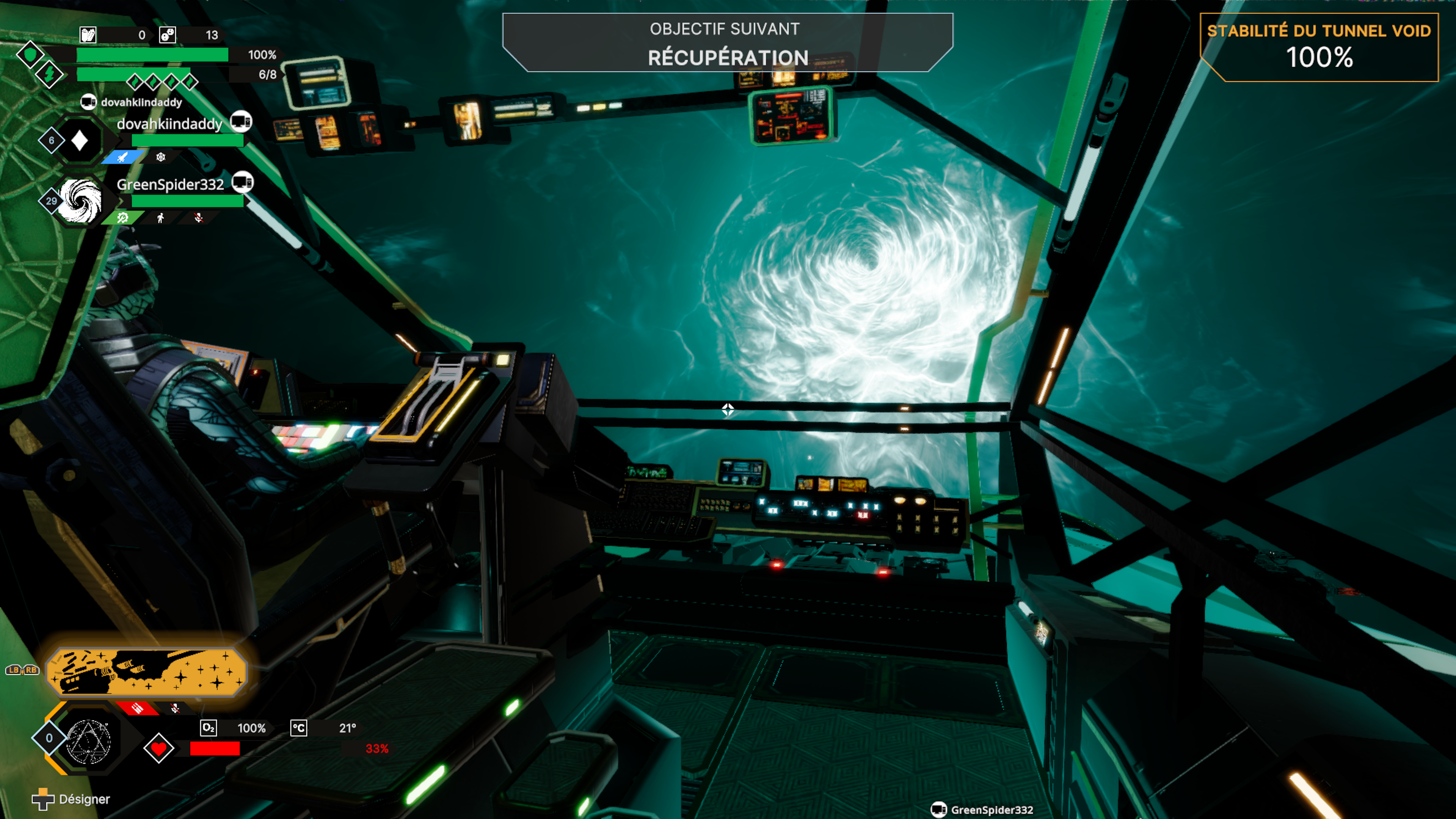Open the Stabilité du Tunnel Void panel

point(1319,47)
